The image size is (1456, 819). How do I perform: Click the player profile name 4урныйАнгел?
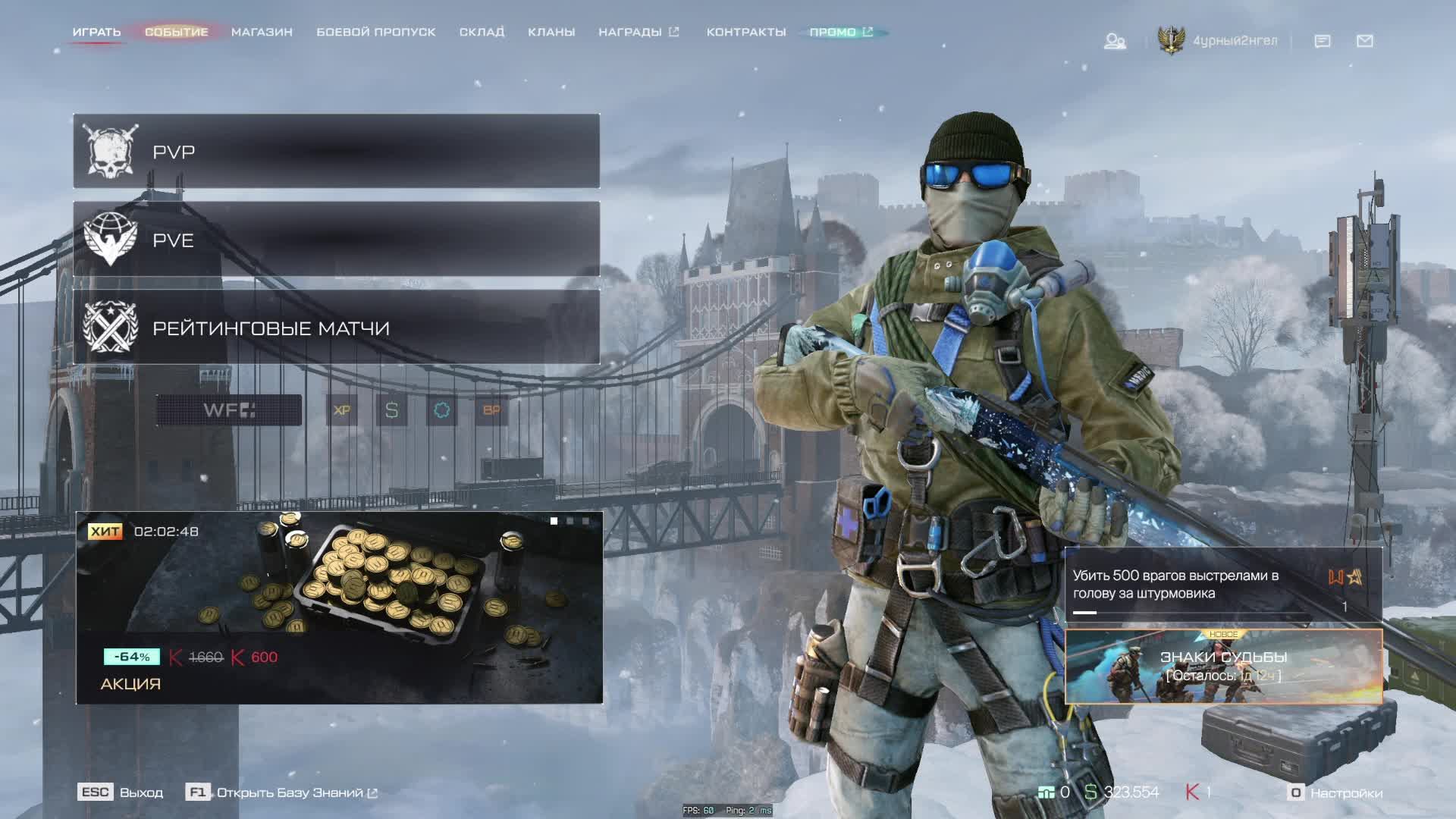coord(1235,41)
